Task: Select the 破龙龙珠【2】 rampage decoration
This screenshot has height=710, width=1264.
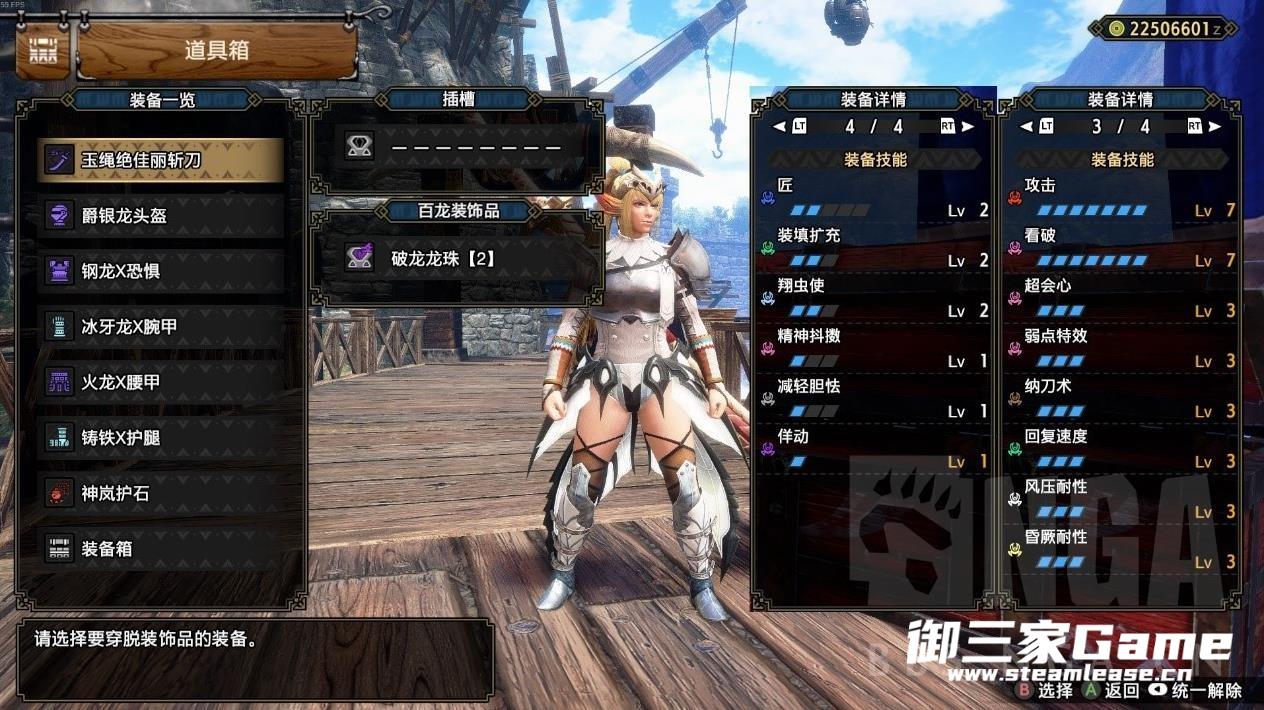Action: pos(458,258)
